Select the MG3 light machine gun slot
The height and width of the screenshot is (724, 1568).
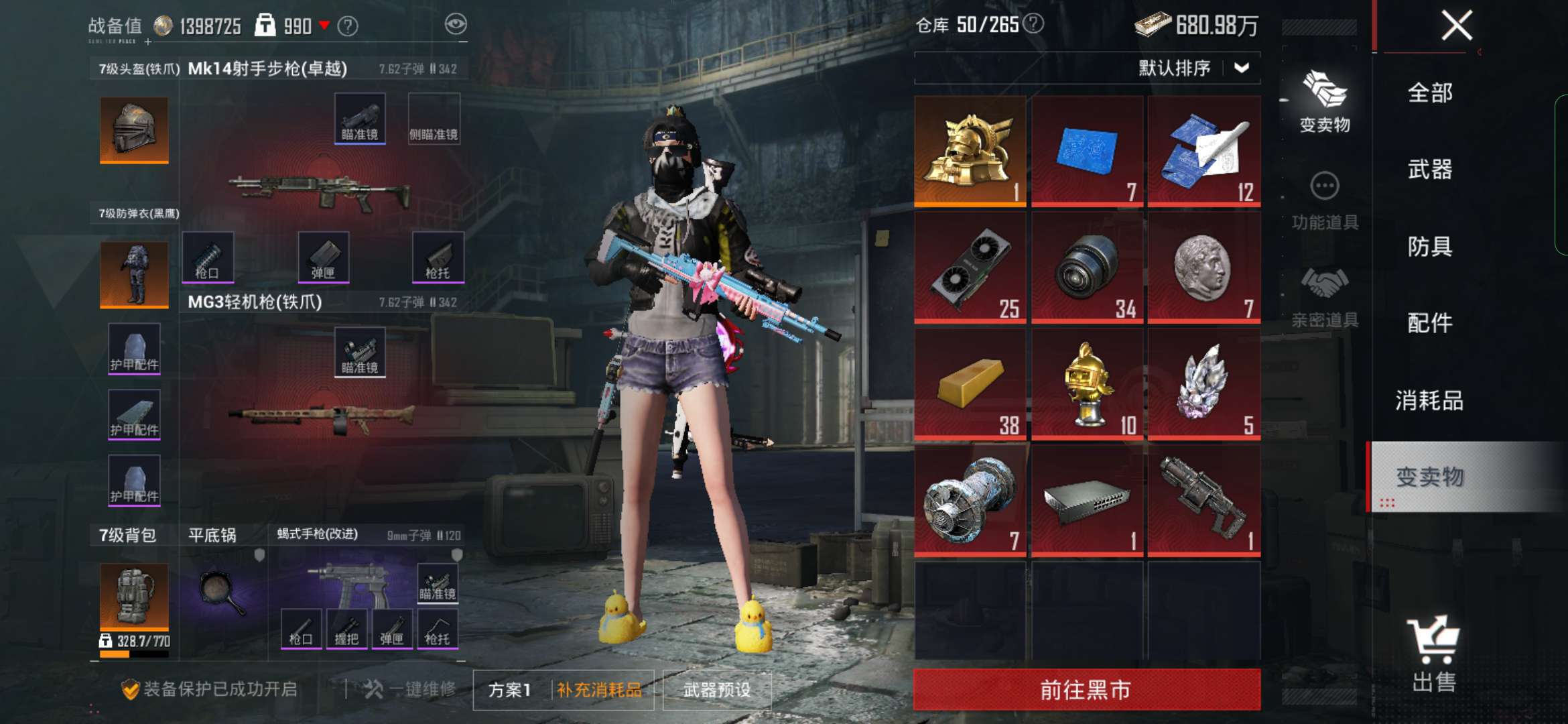[x=320, y=416]
